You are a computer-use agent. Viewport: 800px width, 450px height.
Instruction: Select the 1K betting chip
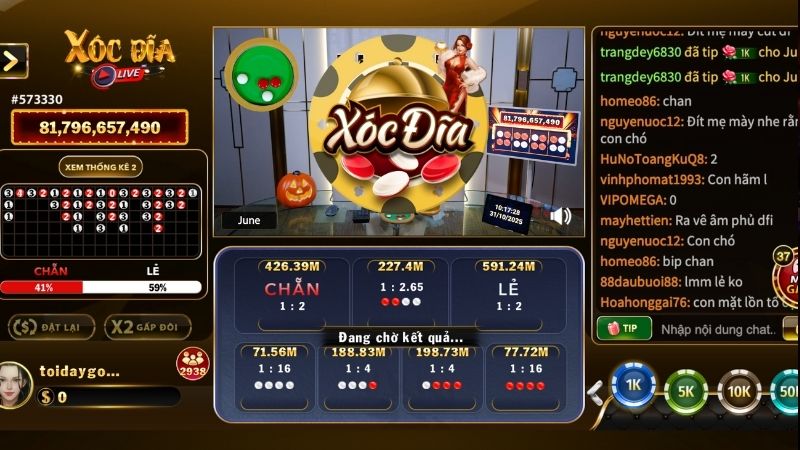click(632, 386)
